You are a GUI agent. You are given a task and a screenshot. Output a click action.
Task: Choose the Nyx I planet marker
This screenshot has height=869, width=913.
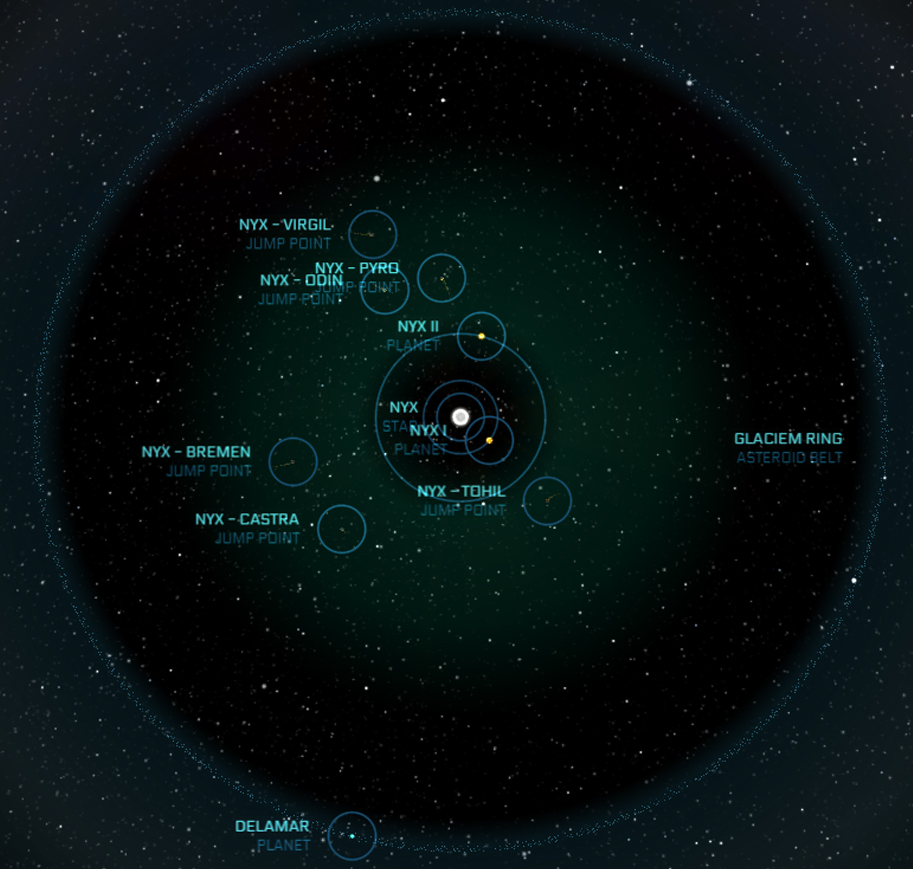tap(489, 440)
